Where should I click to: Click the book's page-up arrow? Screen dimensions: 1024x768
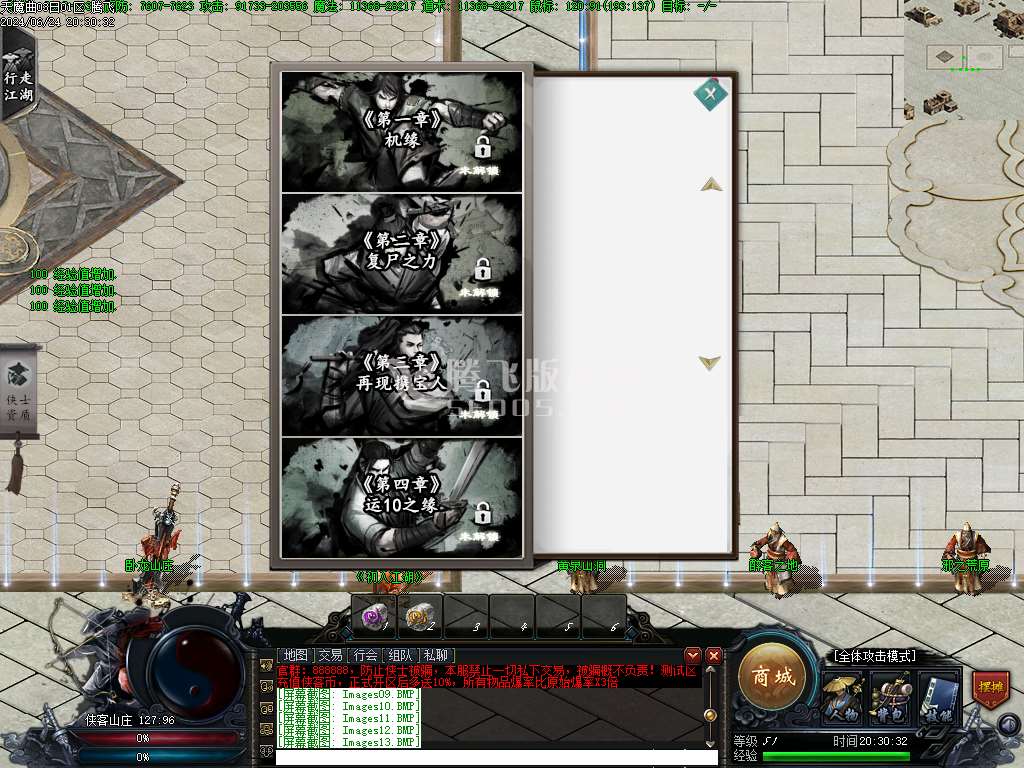pyautogui.click(x=711, y=184)
